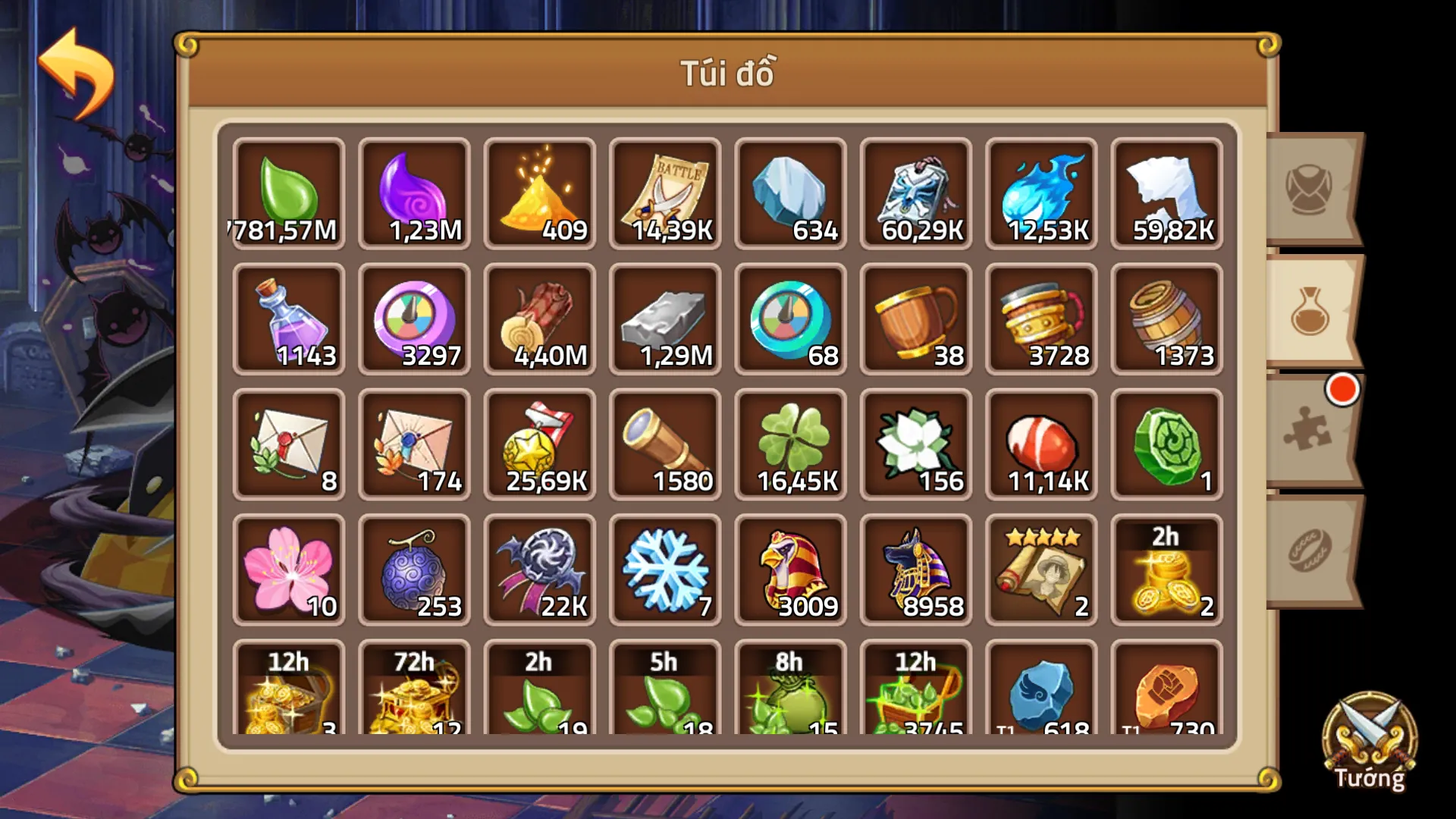Select the cherry blossom item with count 10

288,569
